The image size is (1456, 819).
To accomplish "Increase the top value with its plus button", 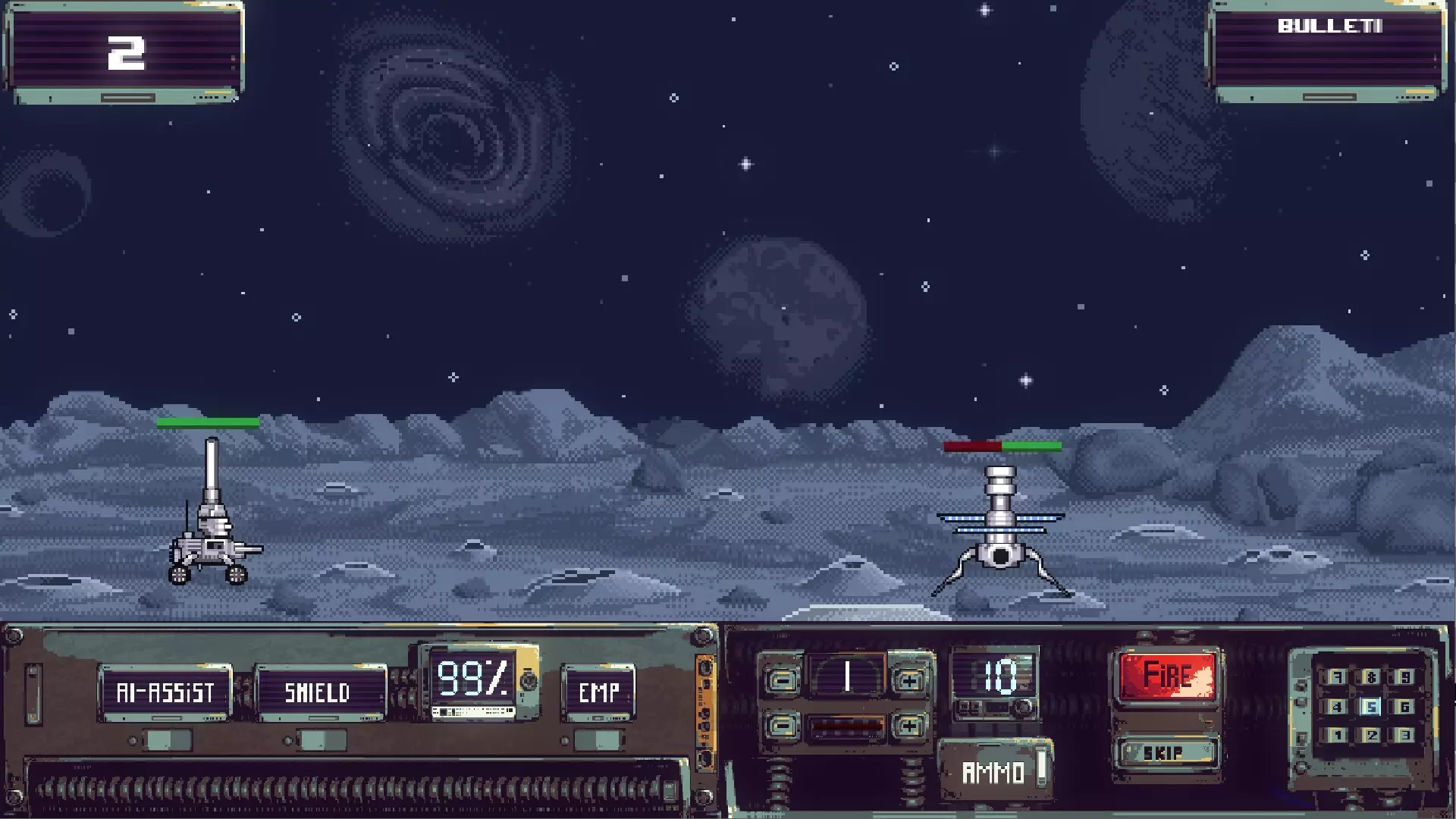I will [x=909, y=680].
